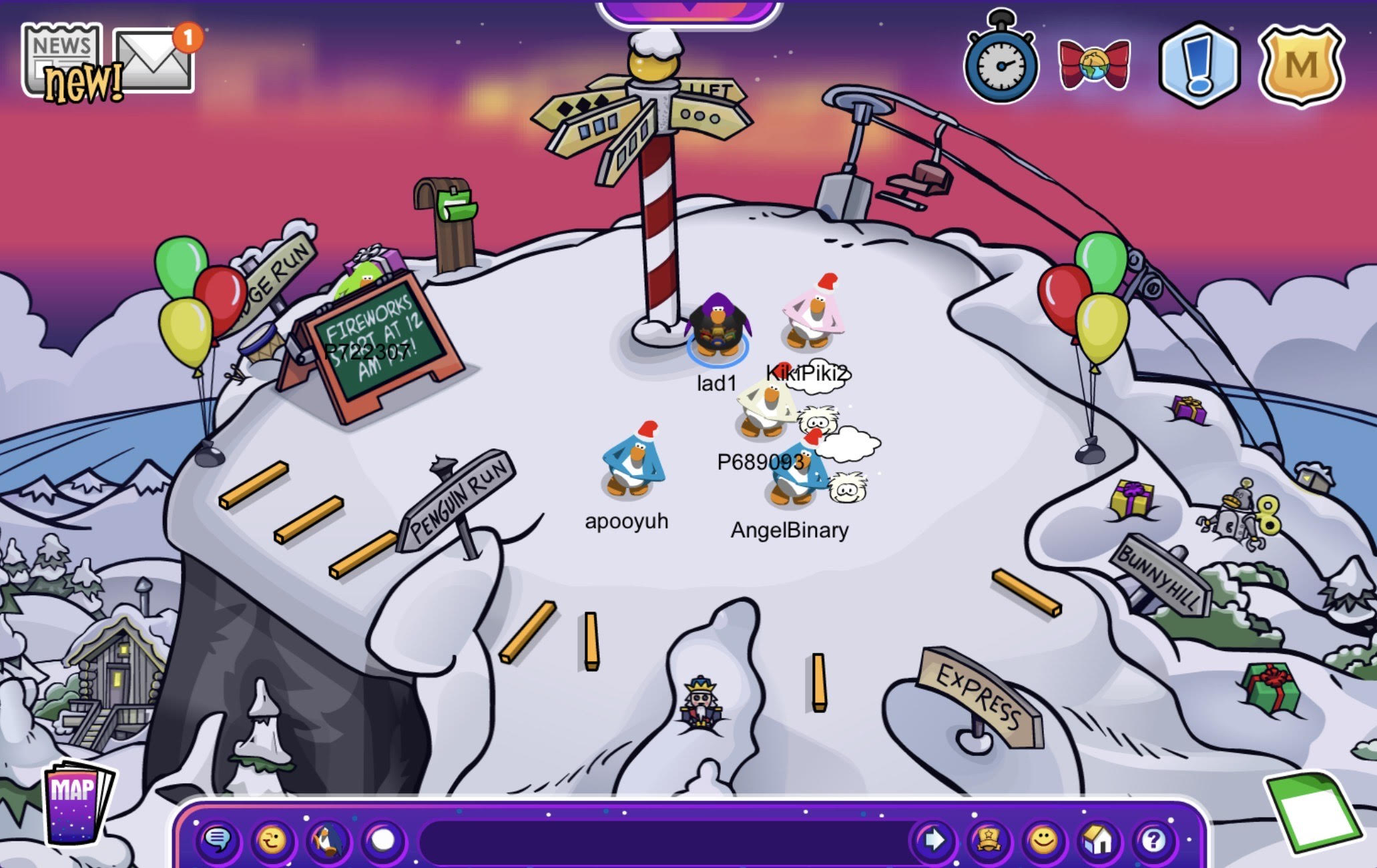Open the gold moderator M badge

pyautogui.click(x=1300, y=65)
